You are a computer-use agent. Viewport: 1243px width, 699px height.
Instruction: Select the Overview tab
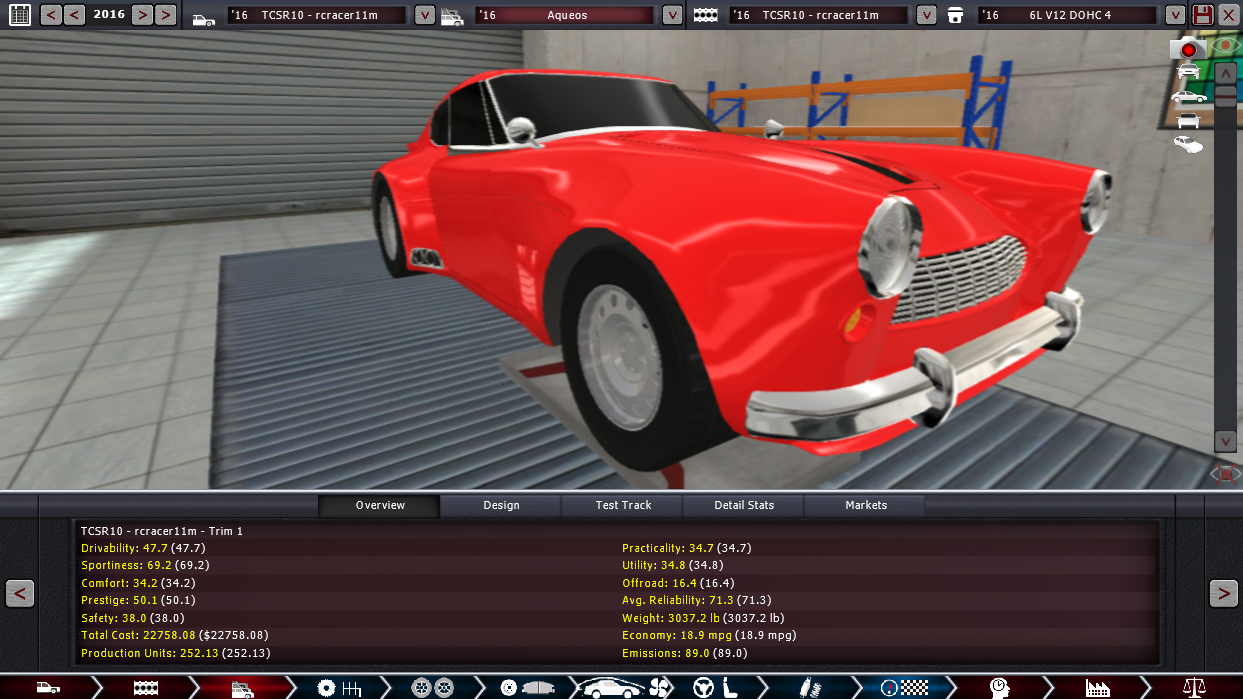[x=380, y=505]
